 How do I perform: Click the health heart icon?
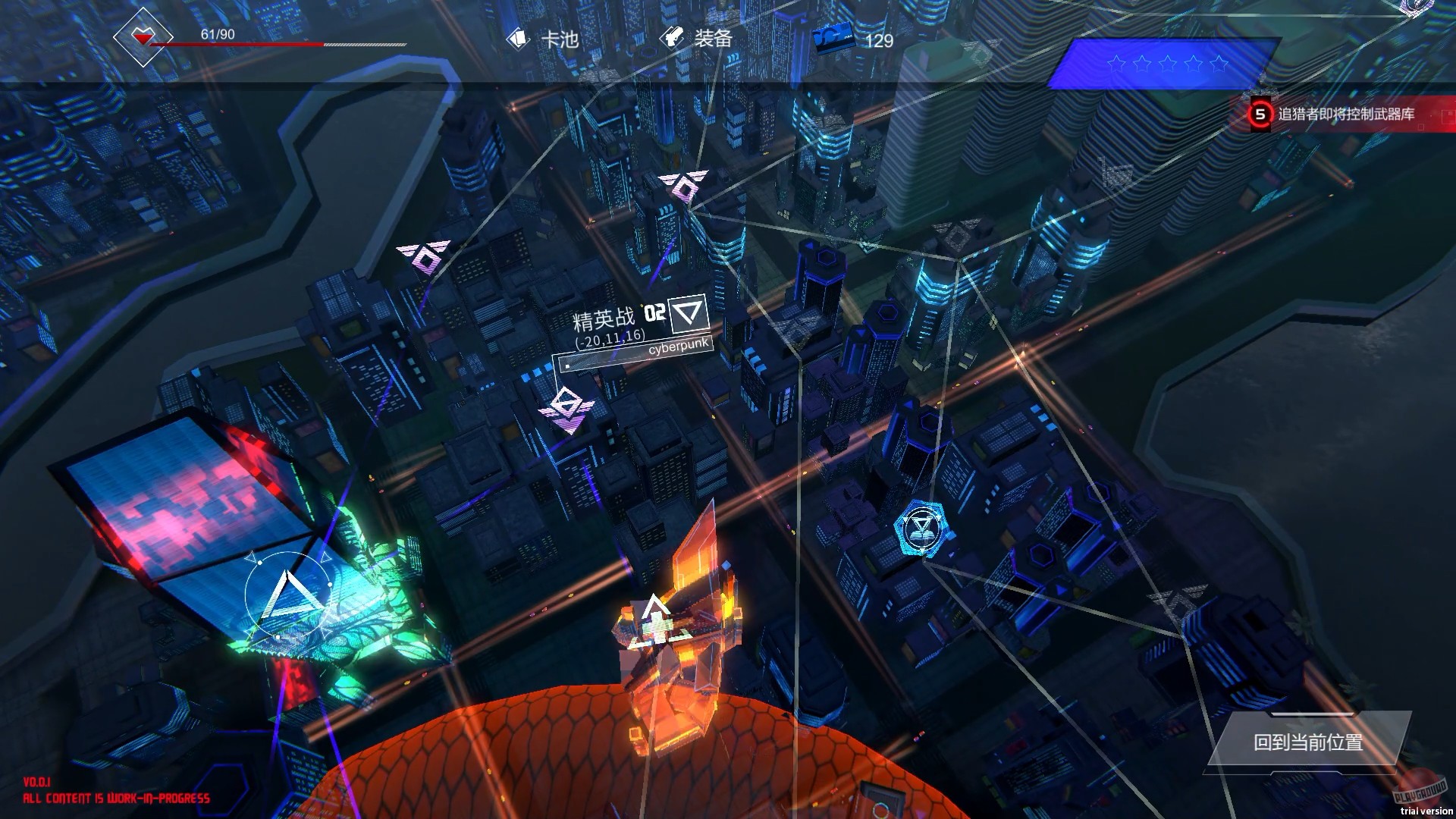[x=141, y=36]
